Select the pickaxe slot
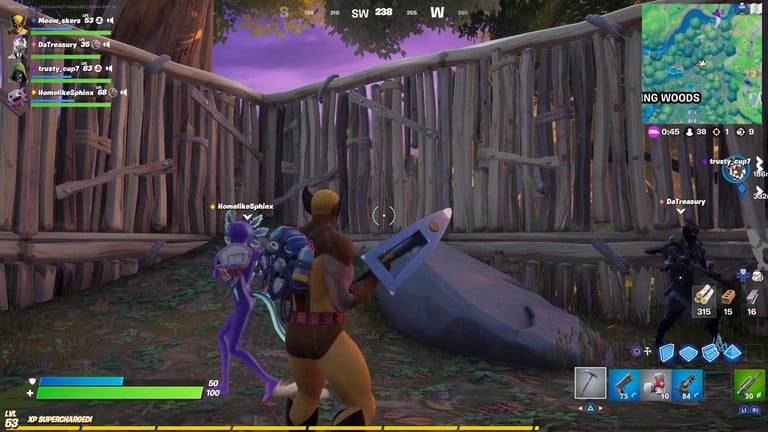768x432 pixels. [590, 384]
